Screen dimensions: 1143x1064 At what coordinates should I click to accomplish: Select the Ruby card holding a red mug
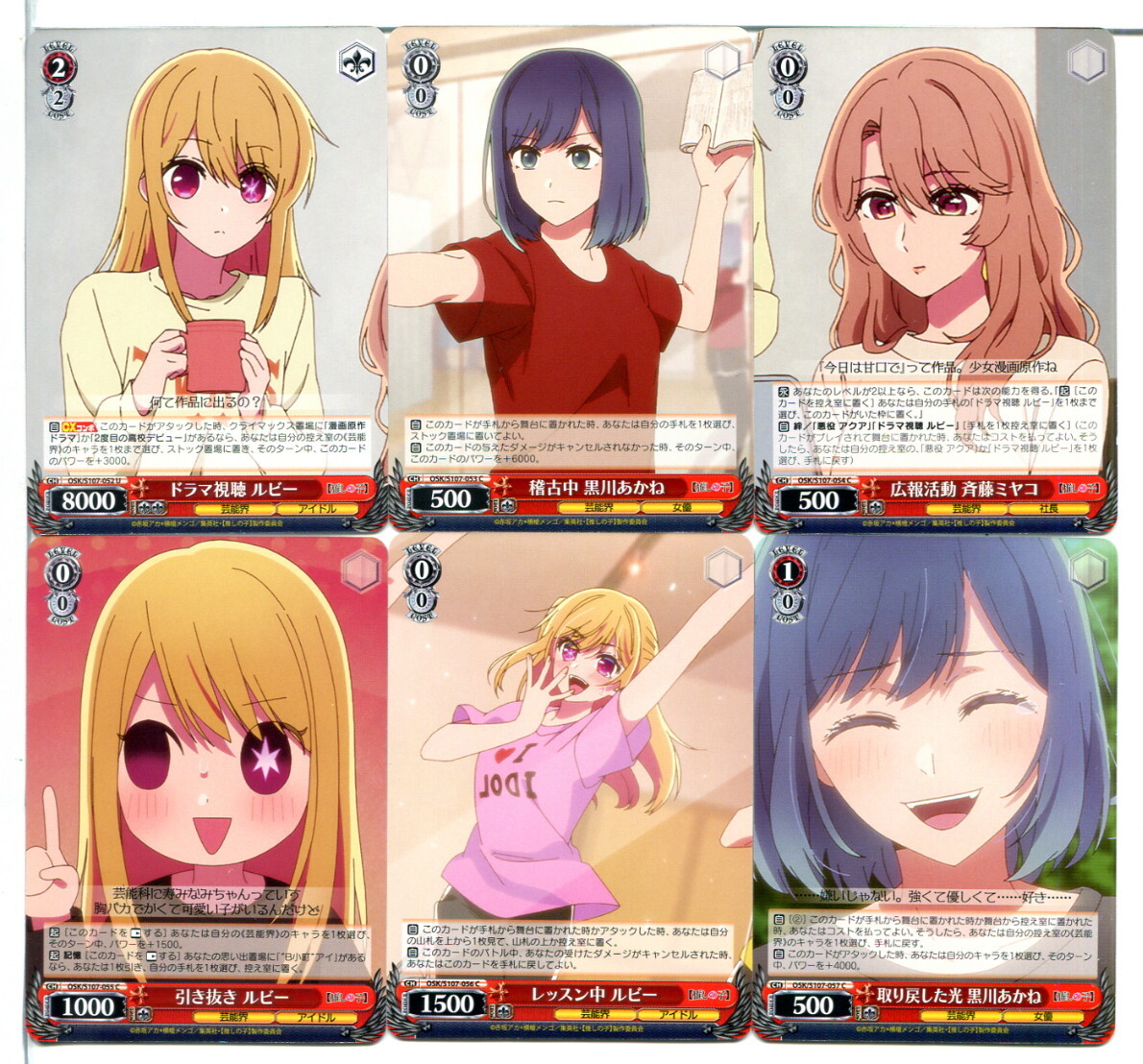(x=207, y=278)
